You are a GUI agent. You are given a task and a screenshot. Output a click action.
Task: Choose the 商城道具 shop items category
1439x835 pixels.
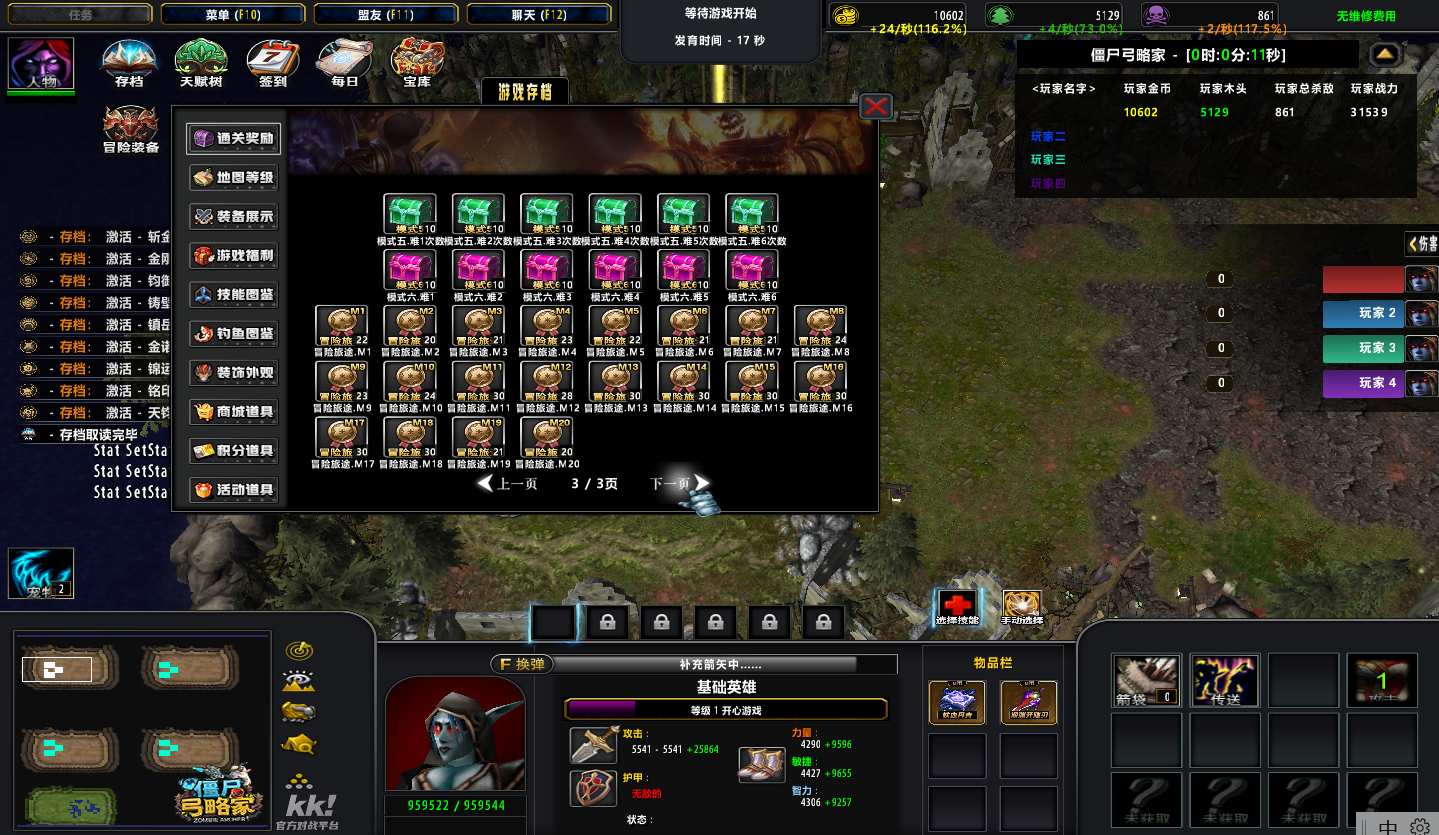coord(233,412)
